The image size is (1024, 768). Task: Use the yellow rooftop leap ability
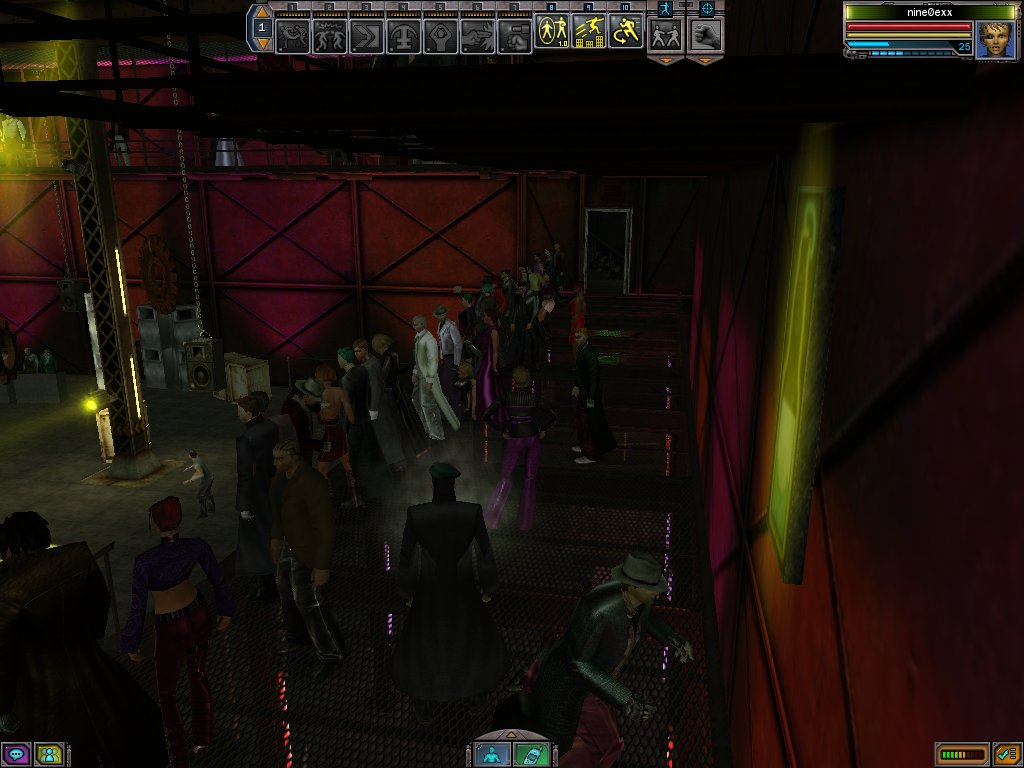click(x=589, y=33)
